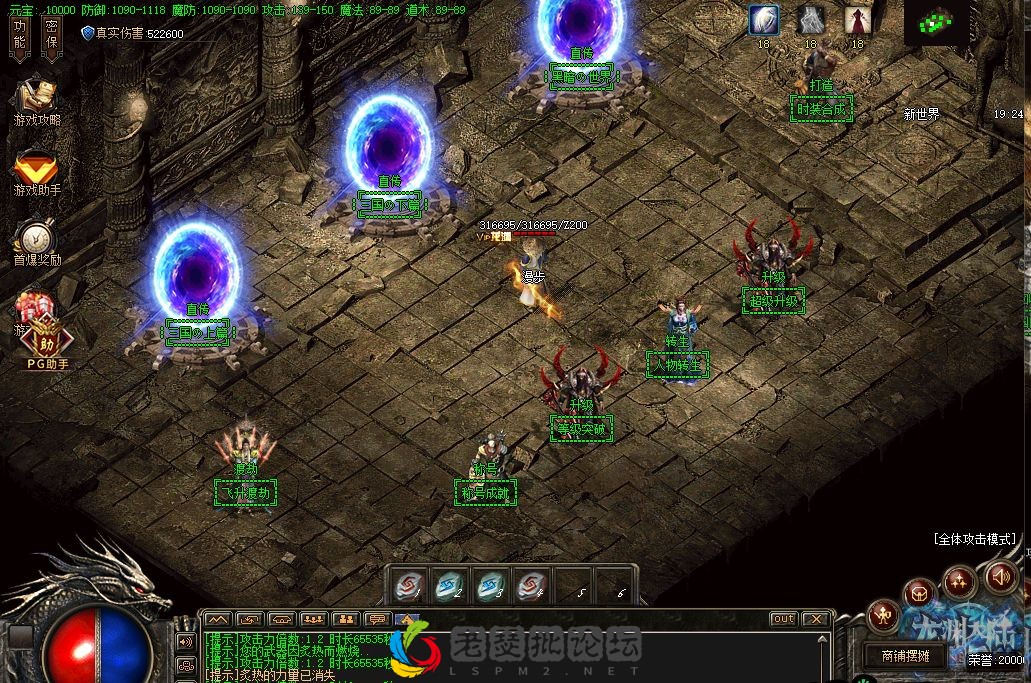The height and width of the screenshot is (683, 1031).
Task: Click the chat panel's out button
Action: (x=783, y=619)
